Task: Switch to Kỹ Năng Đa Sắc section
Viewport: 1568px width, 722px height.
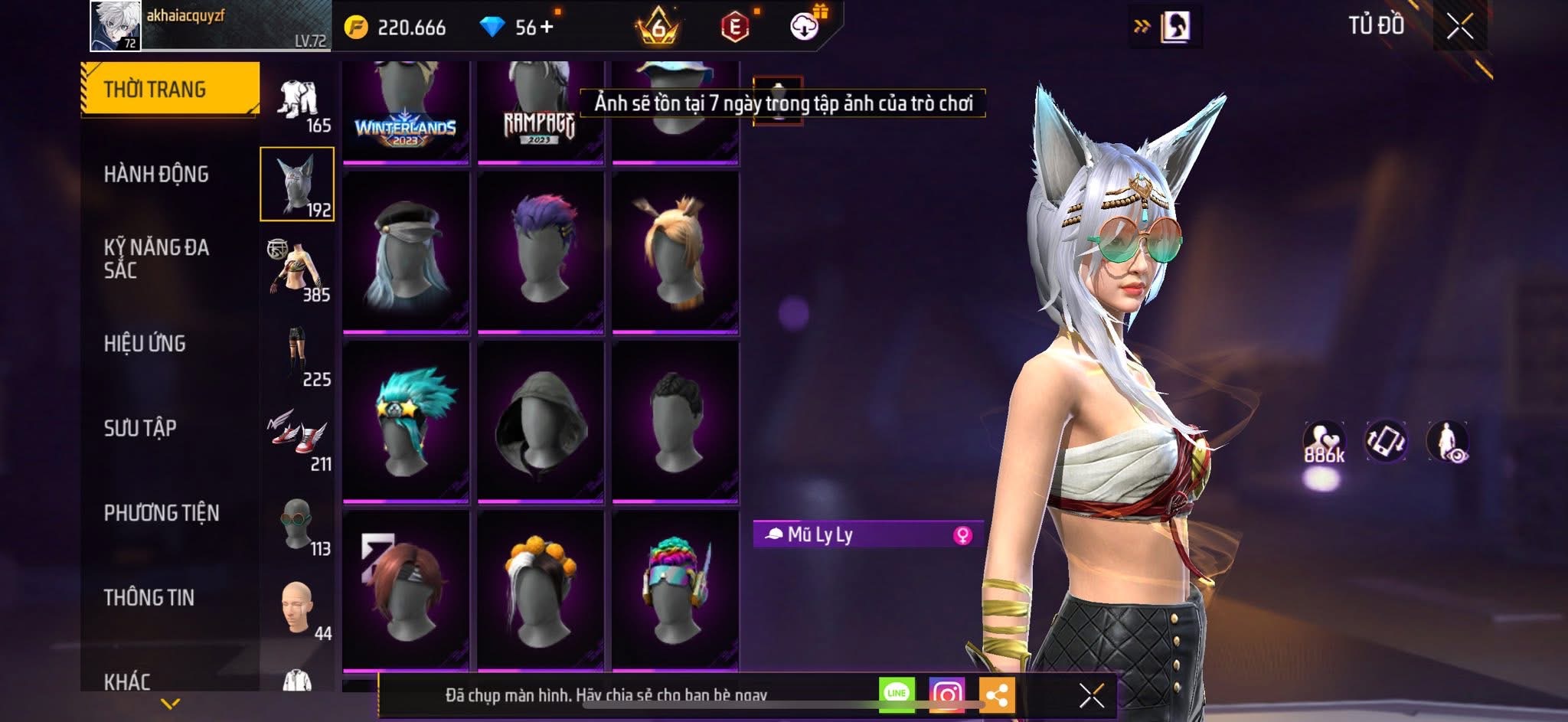Action: coord(156,259)
